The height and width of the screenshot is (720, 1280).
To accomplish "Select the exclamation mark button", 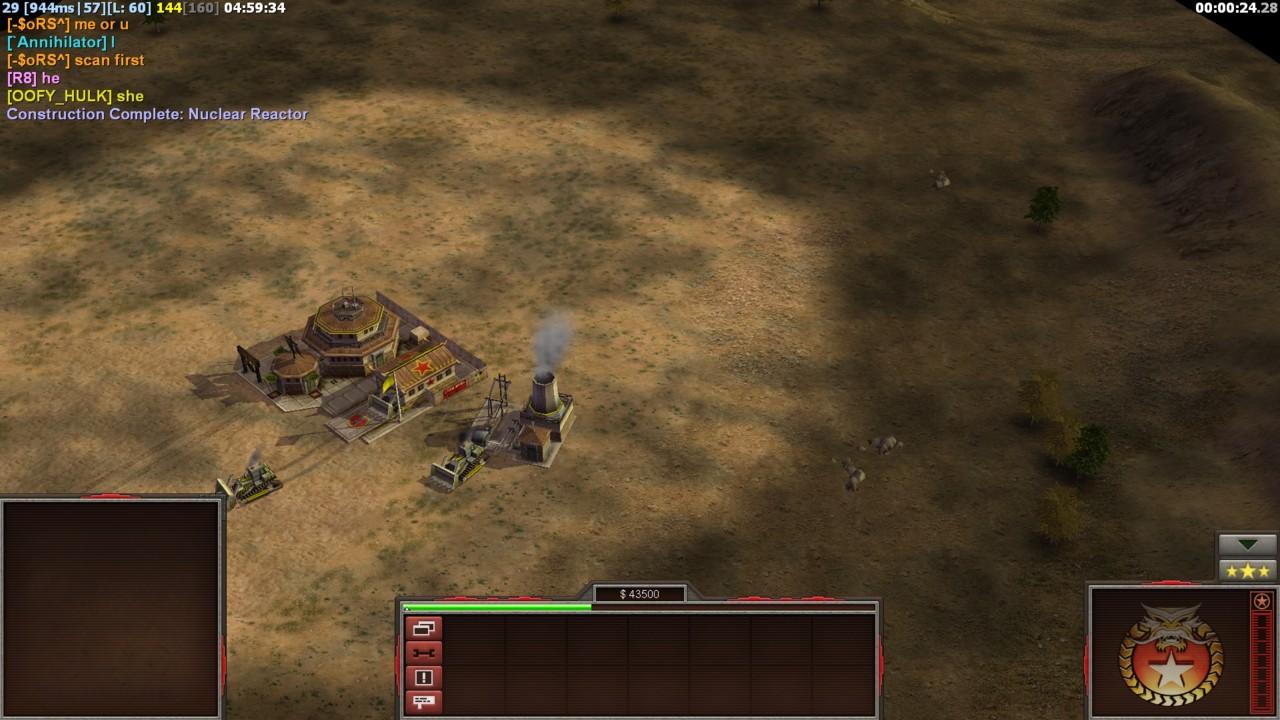I will (423, 678).
